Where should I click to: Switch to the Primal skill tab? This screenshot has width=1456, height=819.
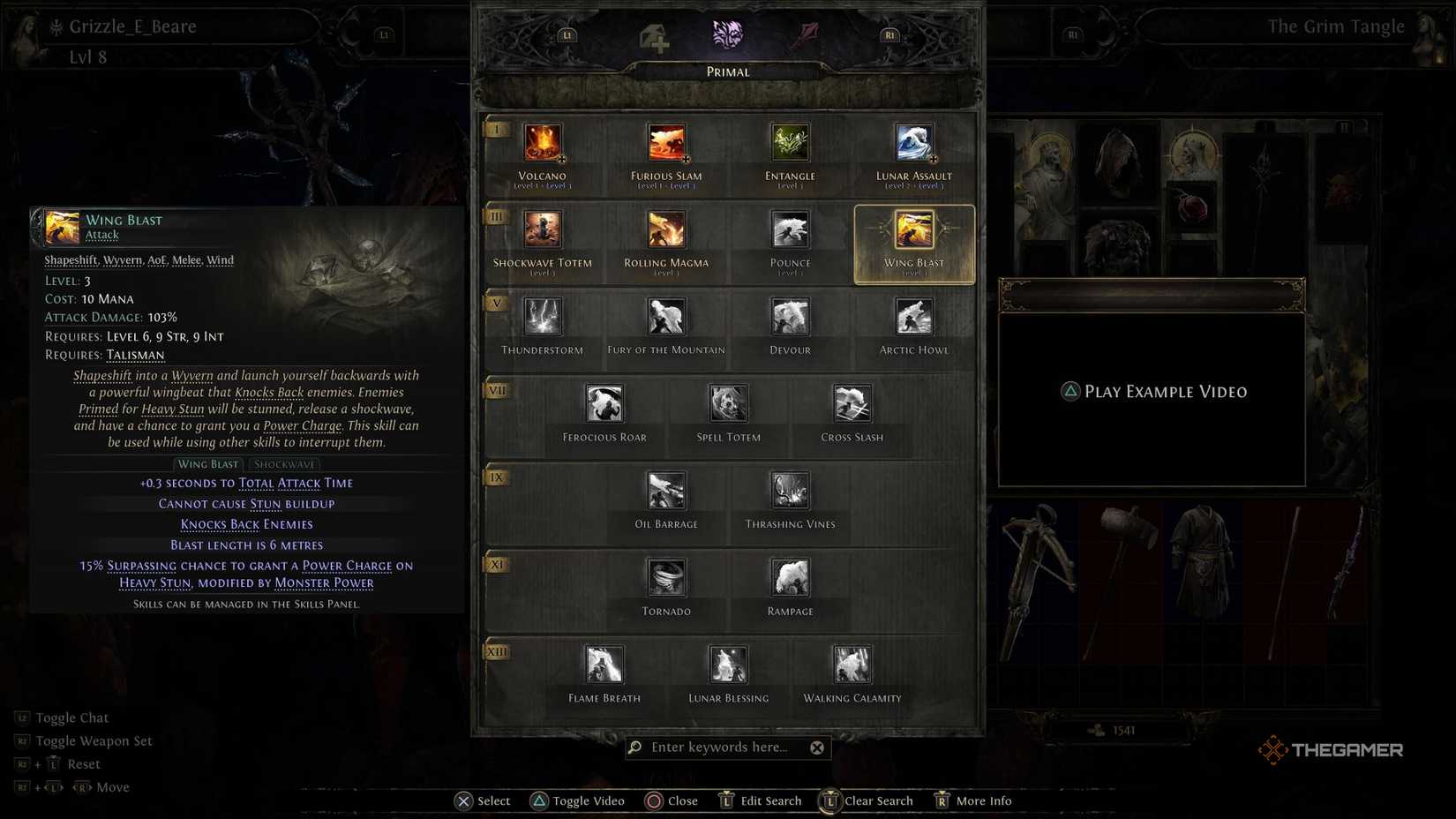[727, 35]
